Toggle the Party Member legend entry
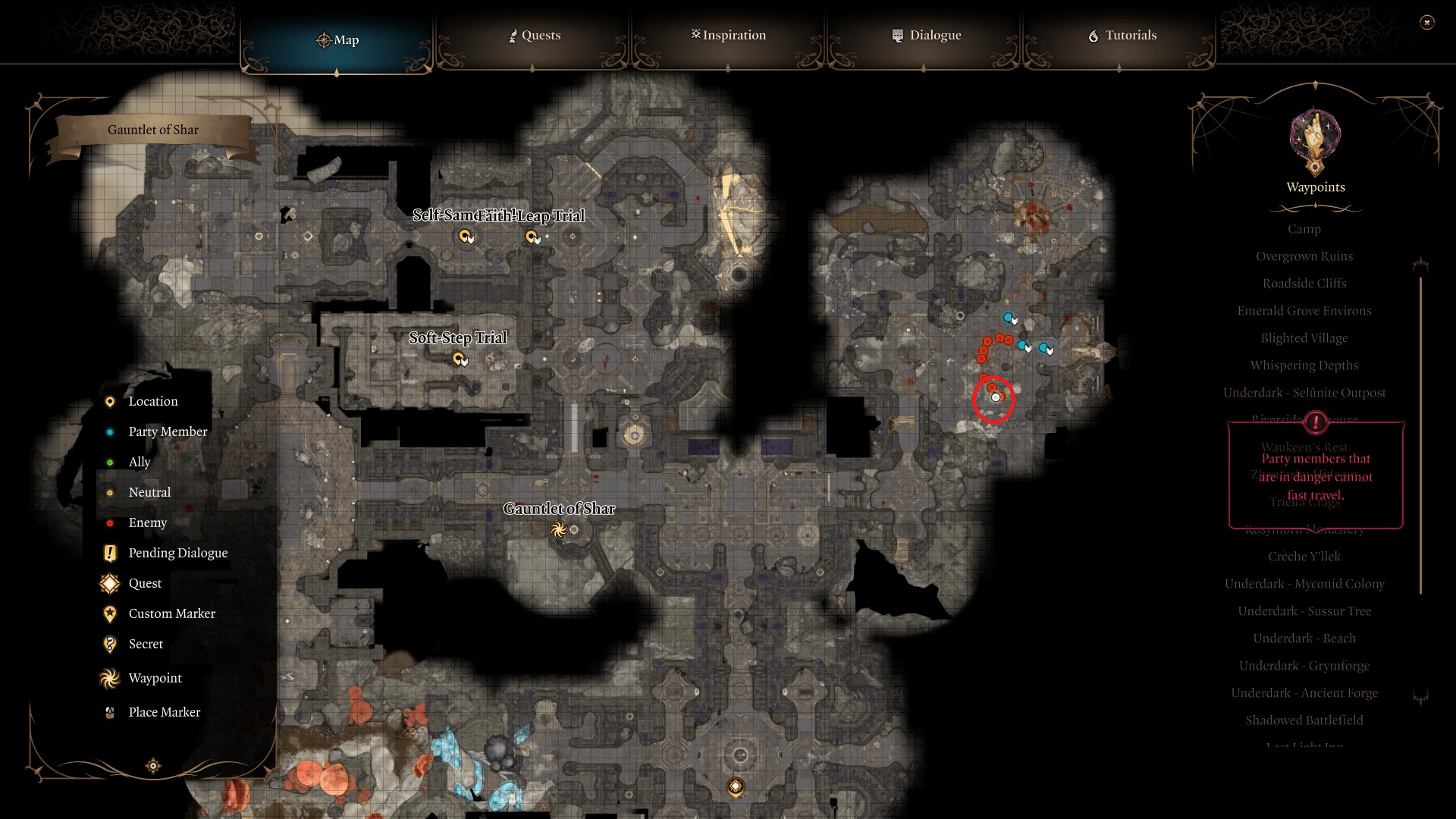The width and height of the screenshot is (1456, 819). (109, 431)
